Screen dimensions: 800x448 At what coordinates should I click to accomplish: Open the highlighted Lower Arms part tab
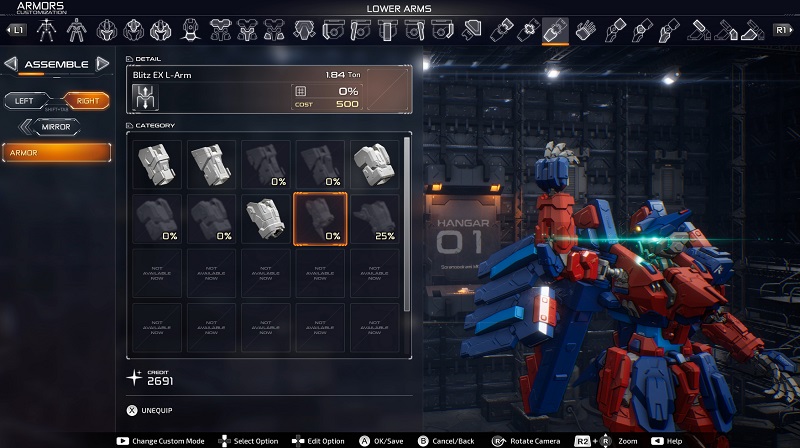(555, 31)
